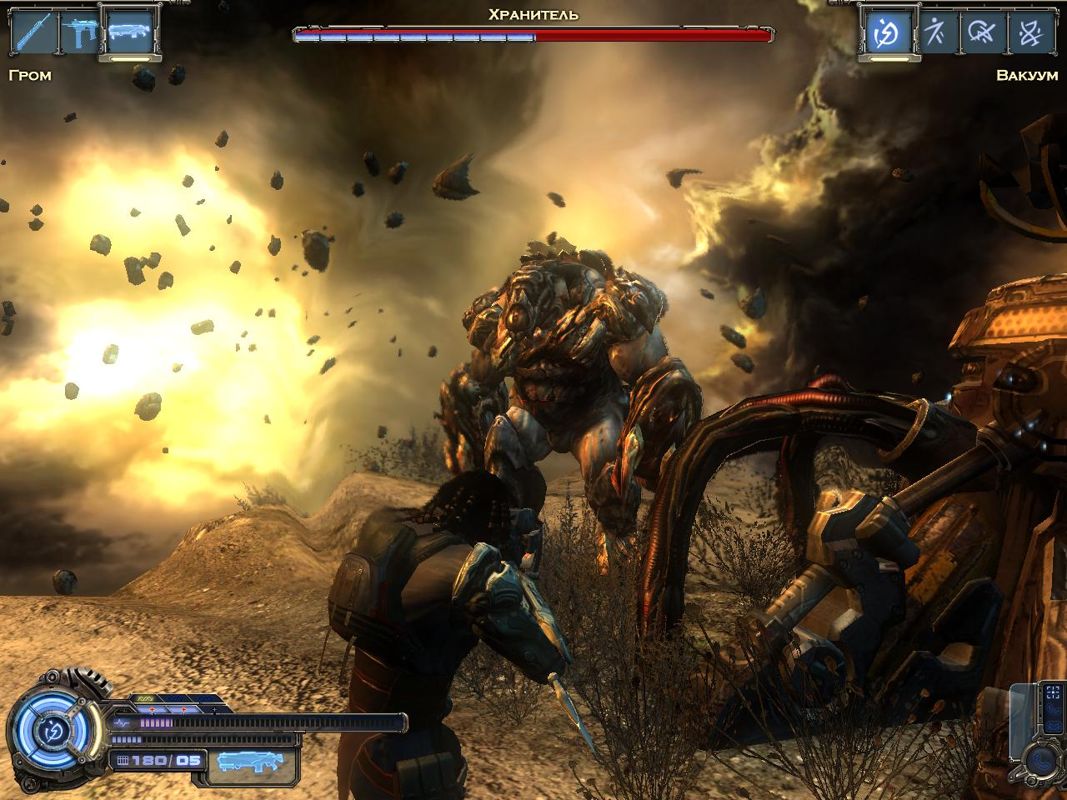Click the equipped weapon icon beside ammo

point(250,762)
